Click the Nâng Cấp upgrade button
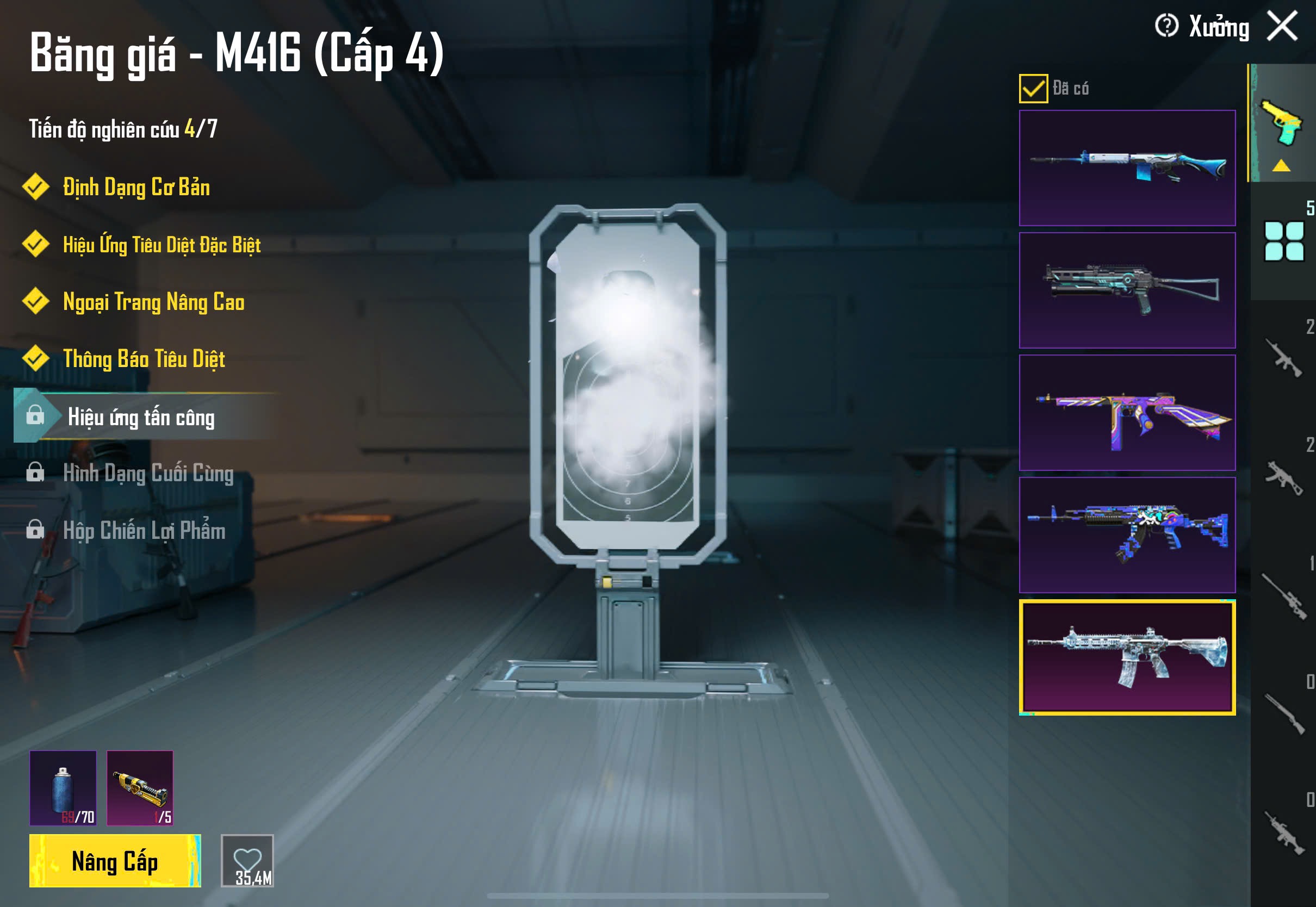 coord(115,860)
